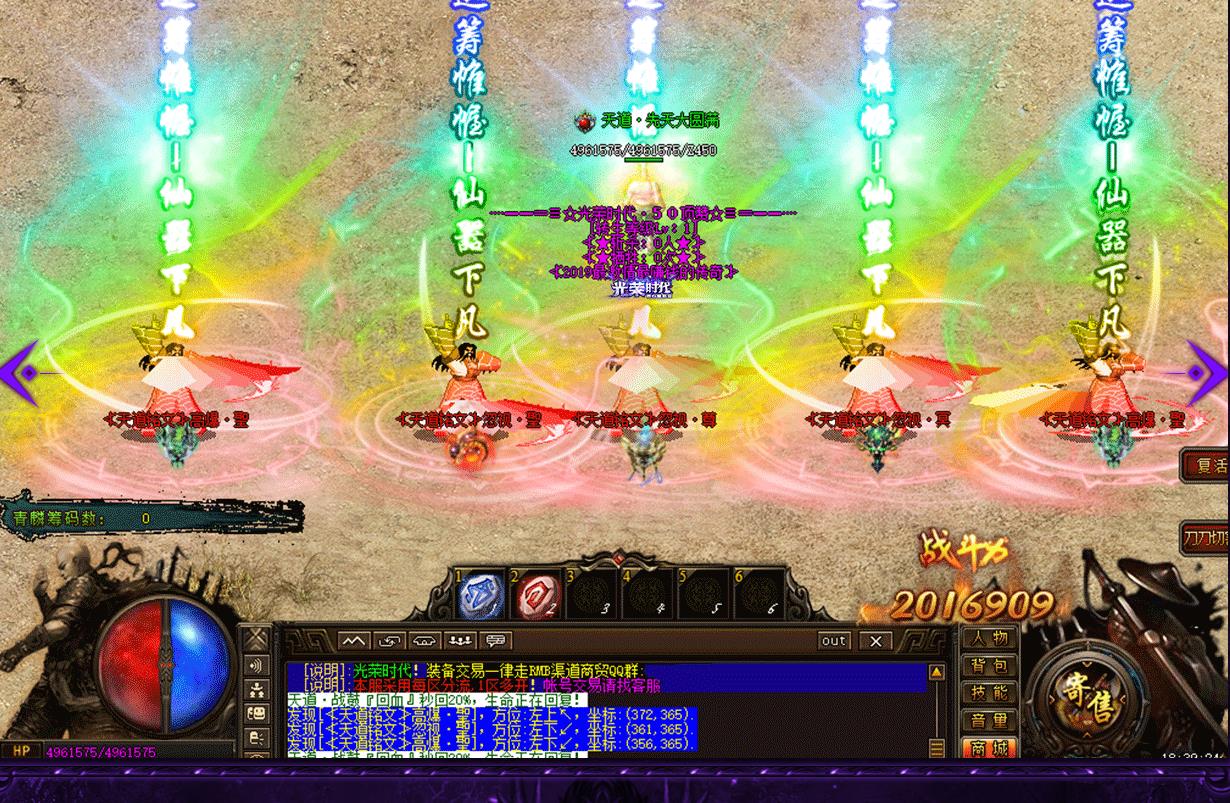The width and height of the screenshot is (1230, 803).
Task: Select the red rune in hotbar slot 2
Action: coord(535,595)
